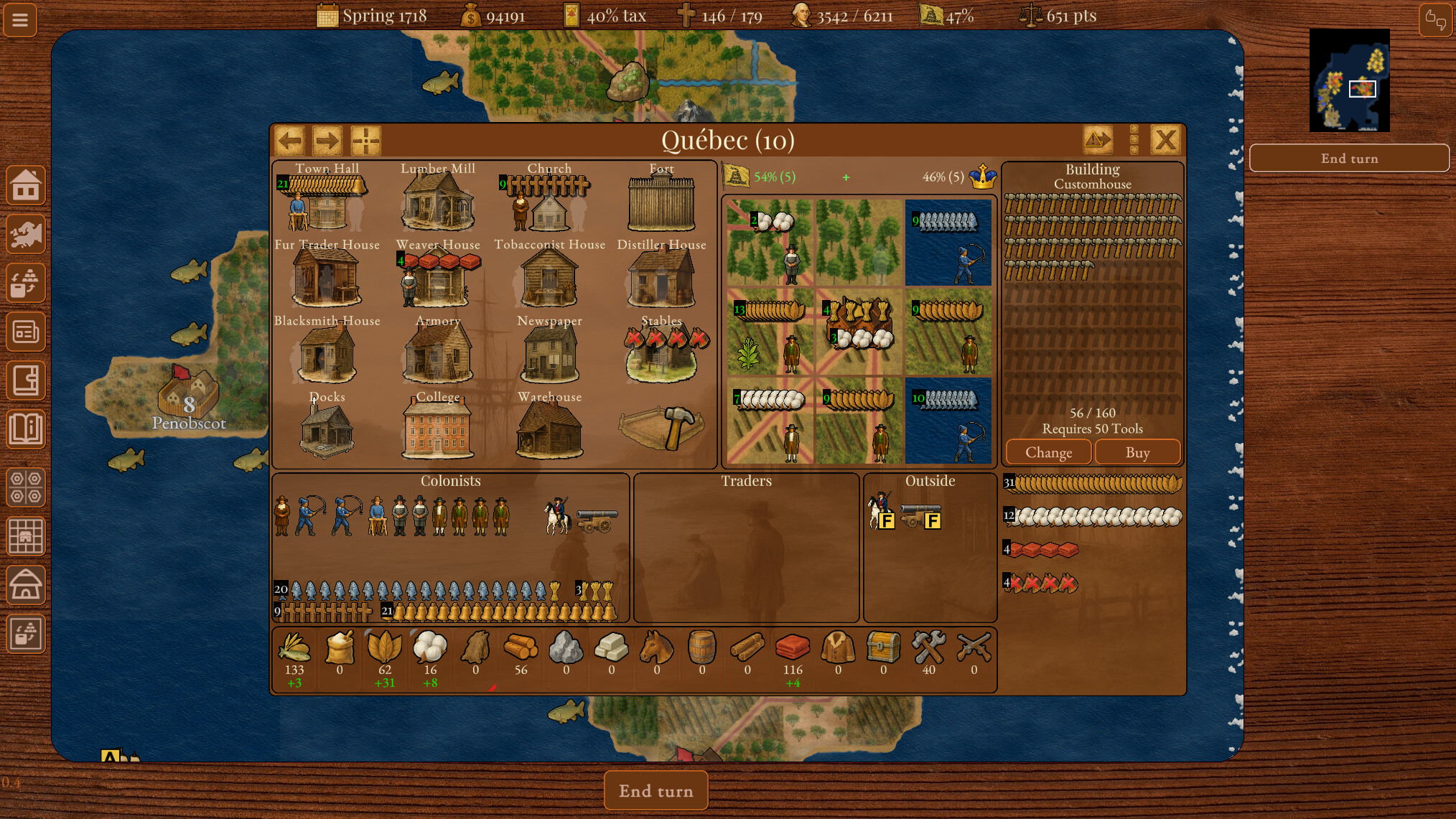Go to next colony with right arrow
1456x819 pixels.
[327, 141]
